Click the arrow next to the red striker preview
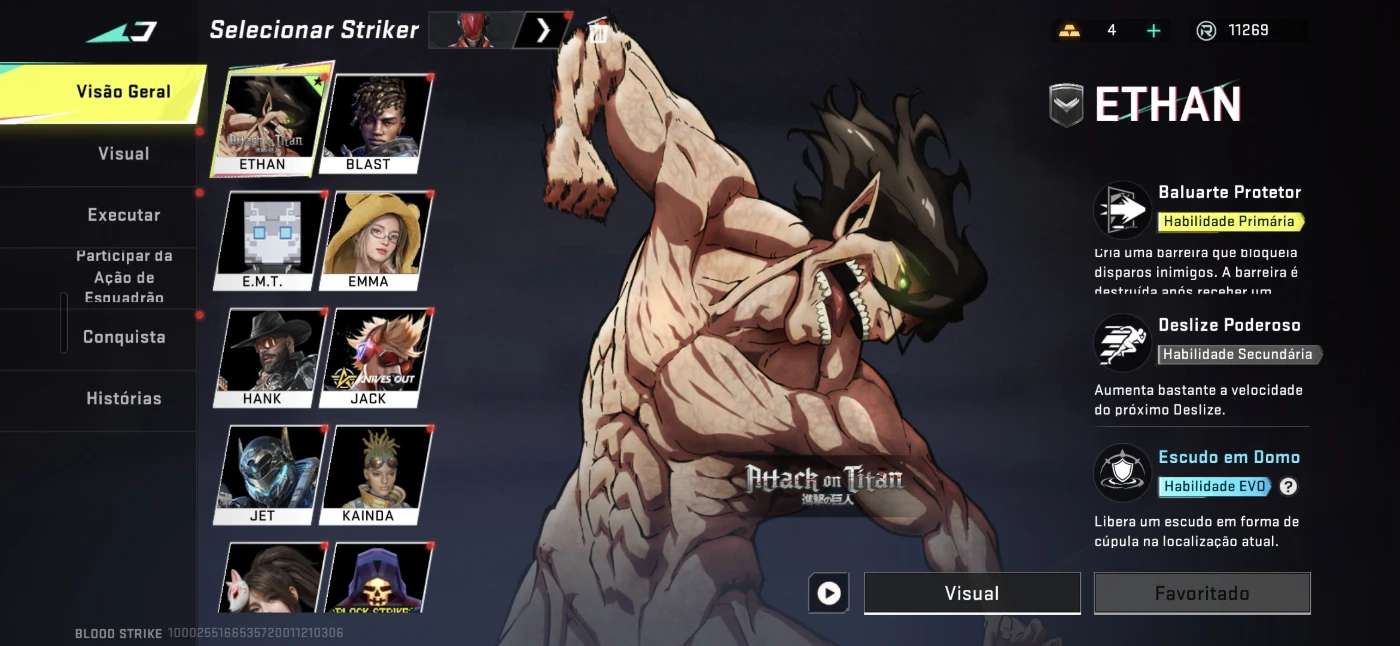Screen dimensions: 1400x646 (543, 31)
